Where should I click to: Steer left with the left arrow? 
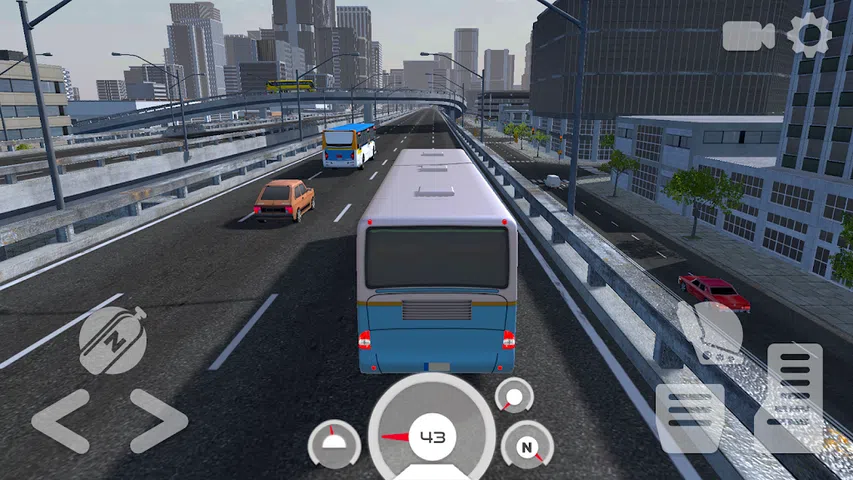(60, 421)
